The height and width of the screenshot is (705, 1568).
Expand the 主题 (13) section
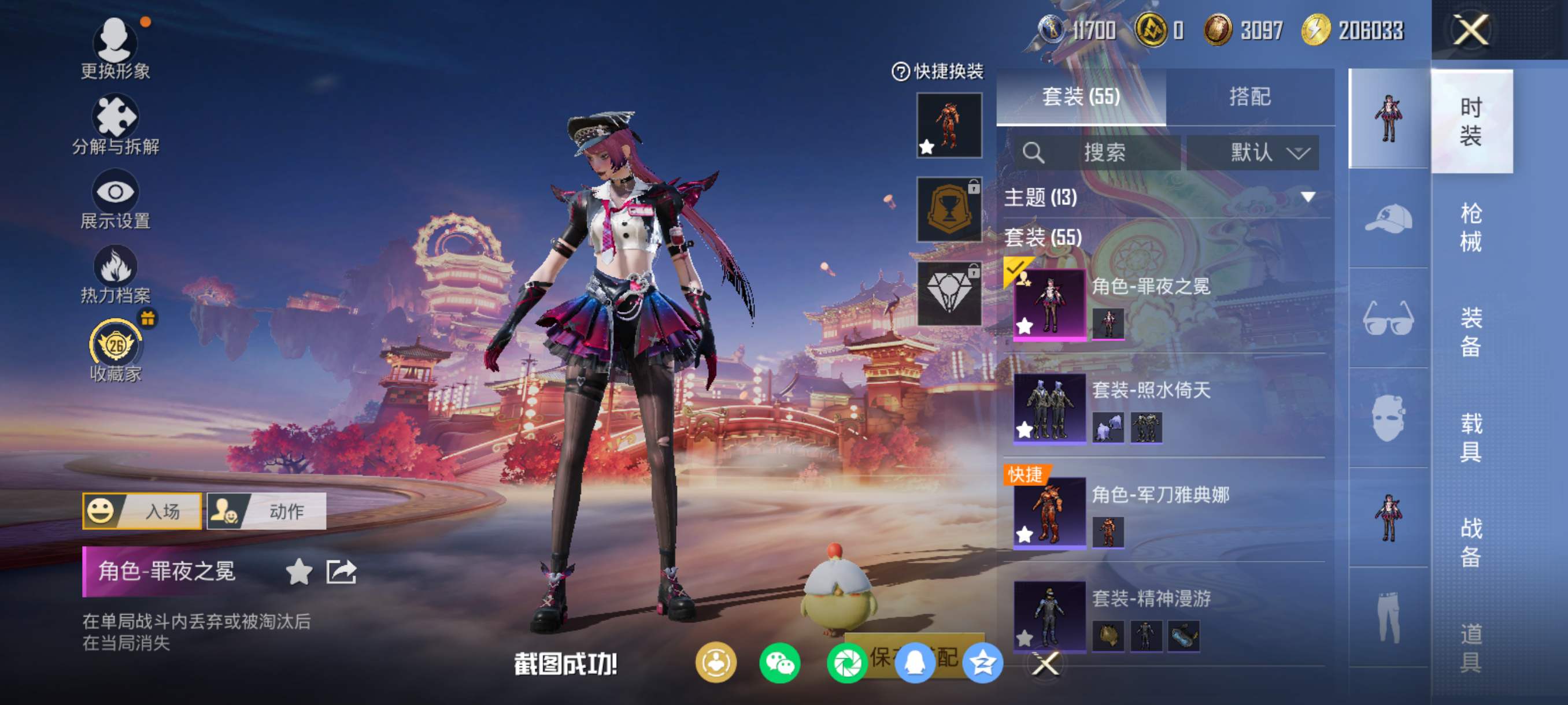(x=1307, y=197)
